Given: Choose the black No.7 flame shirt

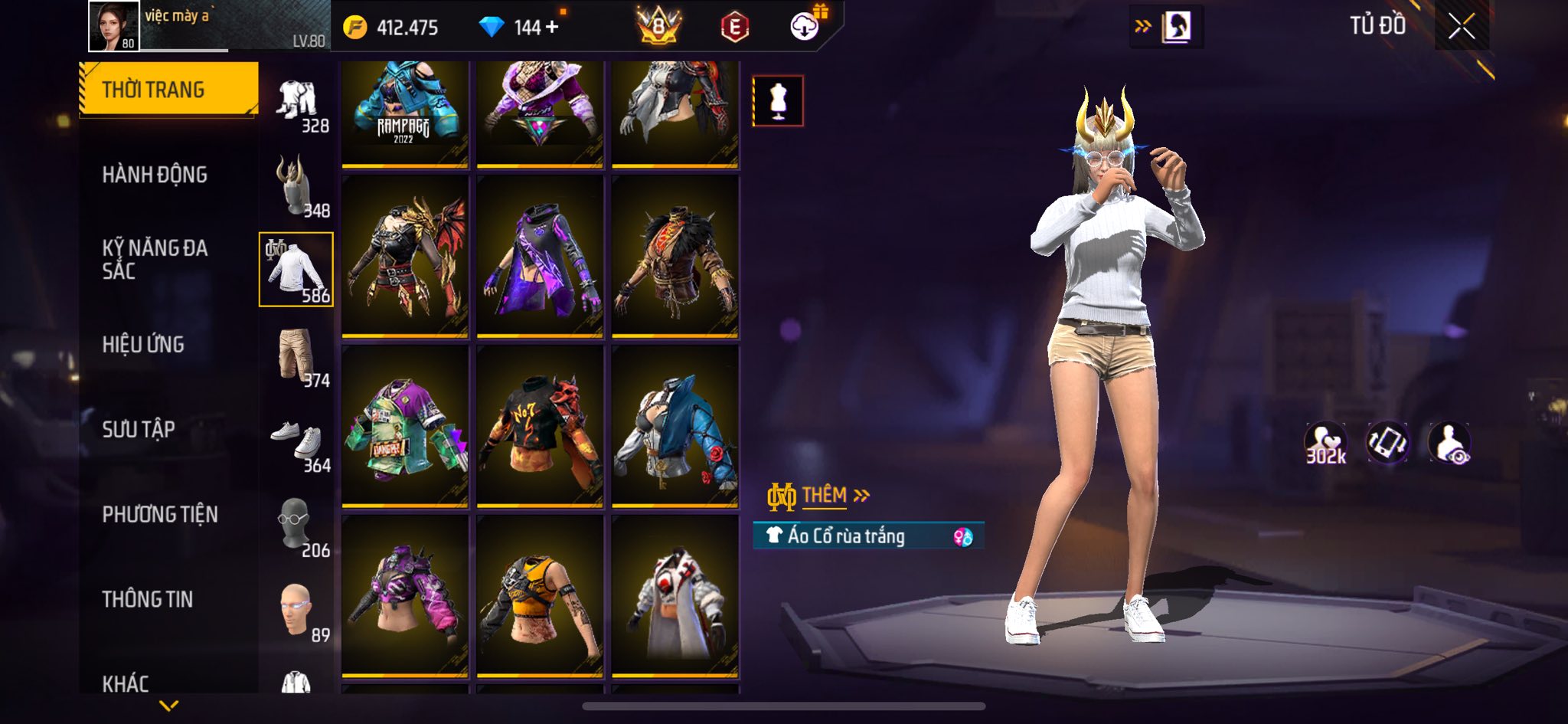Looking at the screenshot, I should (x=539, y=426).
